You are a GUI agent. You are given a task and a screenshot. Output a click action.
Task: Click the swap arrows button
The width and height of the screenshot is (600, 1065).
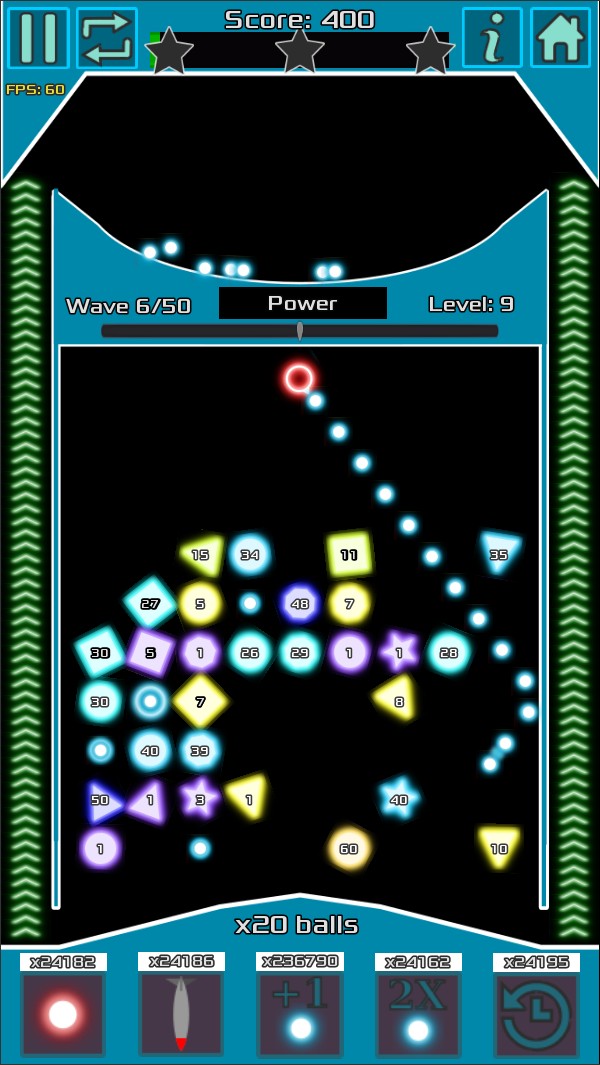107,38
